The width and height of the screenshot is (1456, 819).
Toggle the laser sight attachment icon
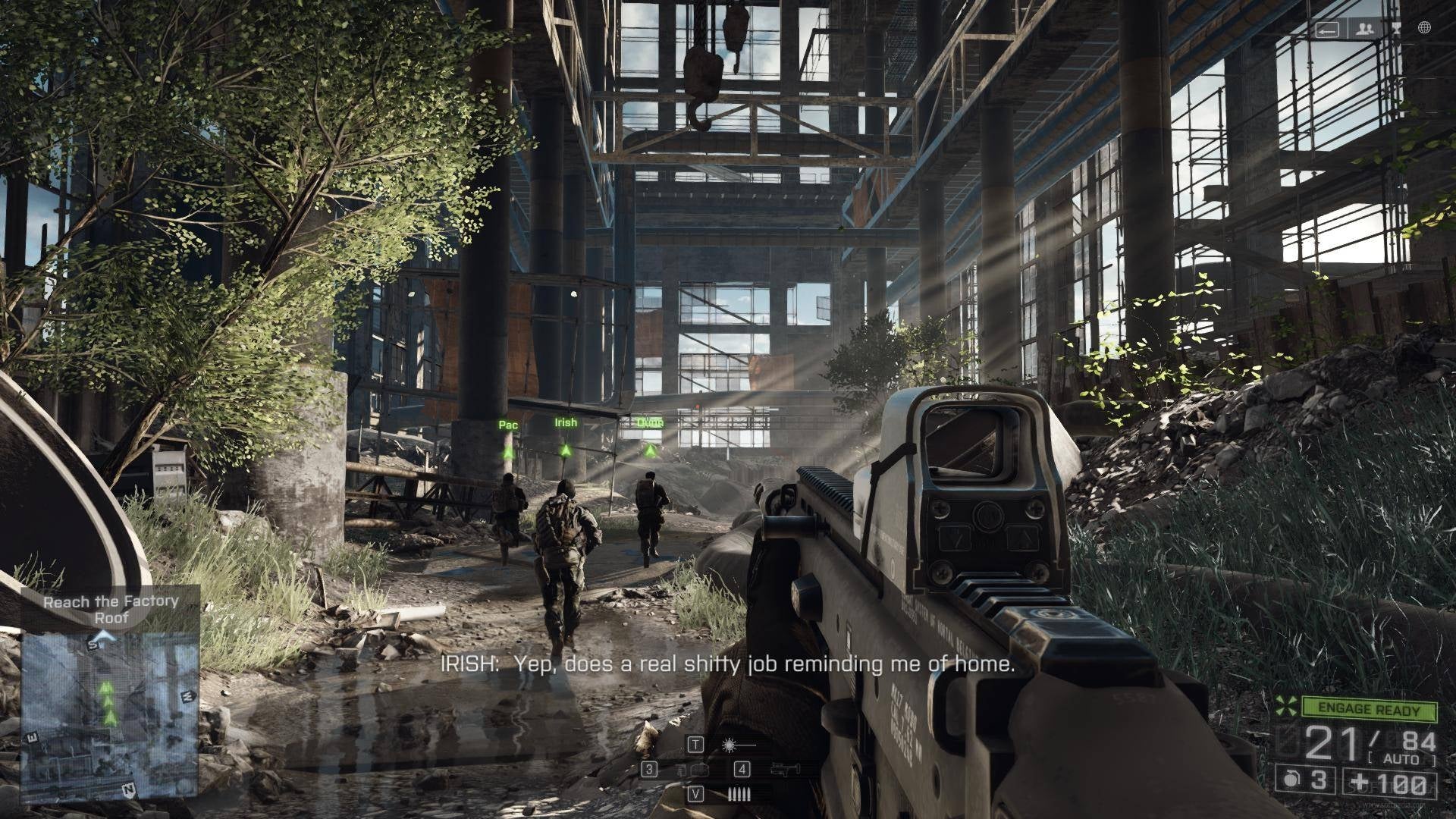click(730, 745)
